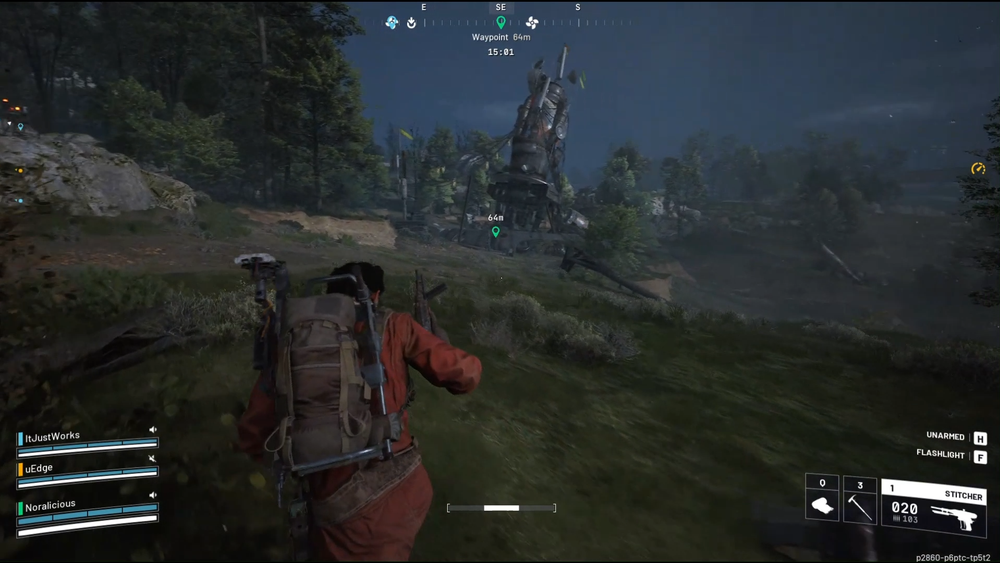Toggle the speaker icon for Noralicious
This screenshot has width=1000, height=563.
(x=153, y=495)
